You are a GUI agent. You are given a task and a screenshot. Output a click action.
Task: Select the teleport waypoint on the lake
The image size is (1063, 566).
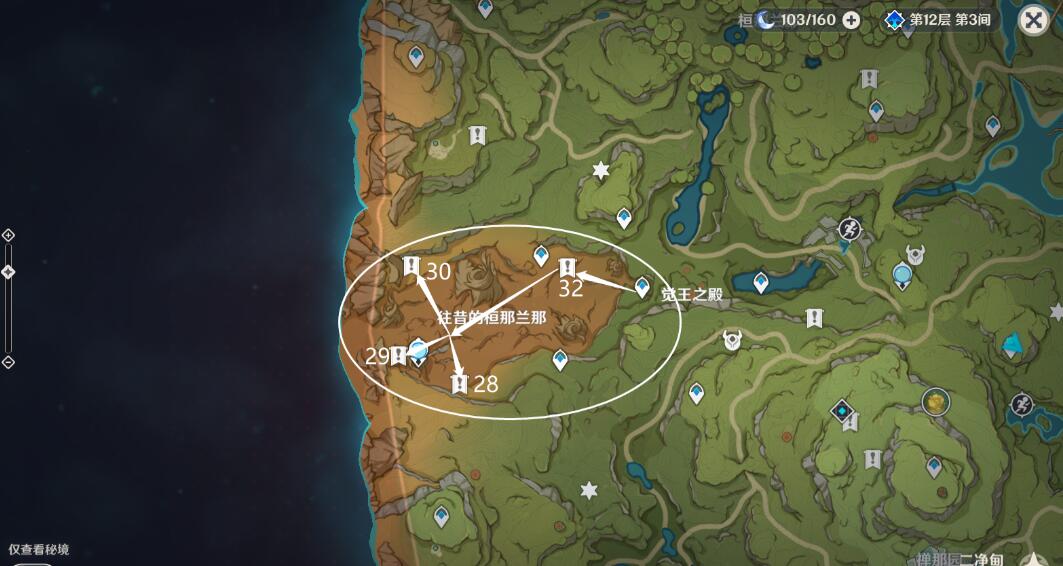pyautogui.click(x=761, y=283)
